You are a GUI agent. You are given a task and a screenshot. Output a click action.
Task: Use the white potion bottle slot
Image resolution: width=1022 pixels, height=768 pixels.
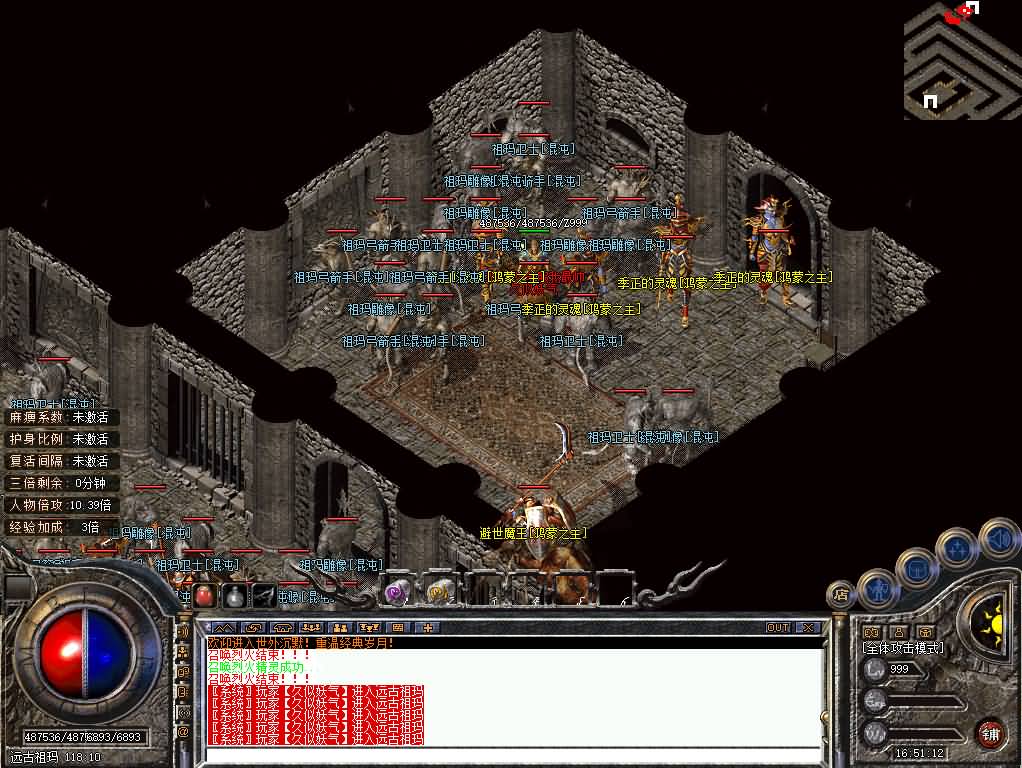[x=234, y=596]
